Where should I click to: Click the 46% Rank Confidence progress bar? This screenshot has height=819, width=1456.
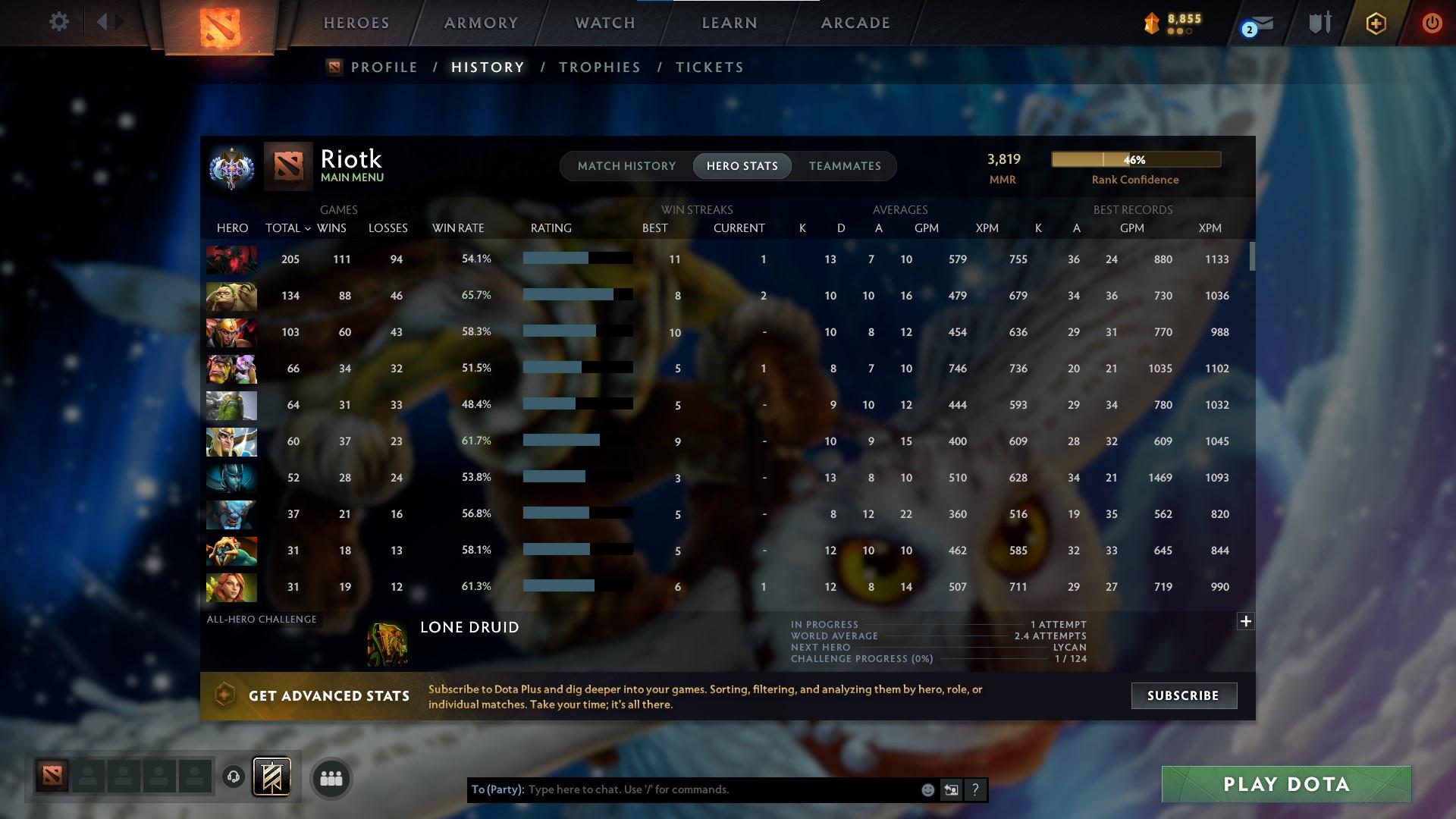1135,159
